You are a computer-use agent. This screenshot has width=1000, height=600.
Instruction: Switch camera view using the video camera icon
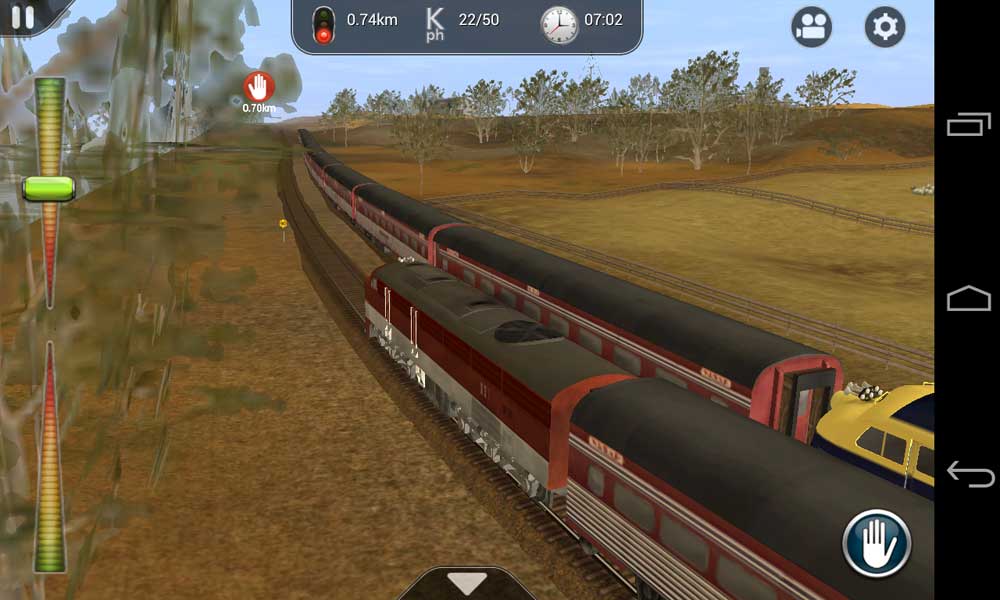[x=812, y=27]
